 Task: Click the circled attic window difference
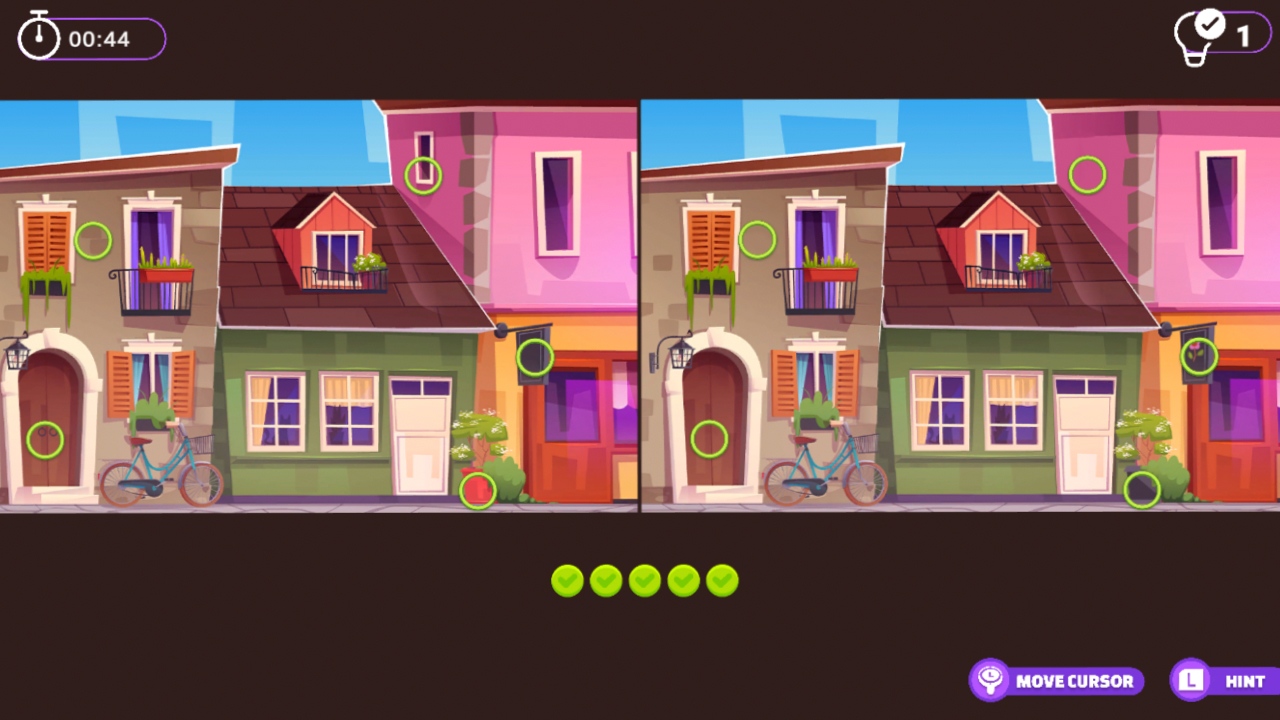(x=423, y=174)
